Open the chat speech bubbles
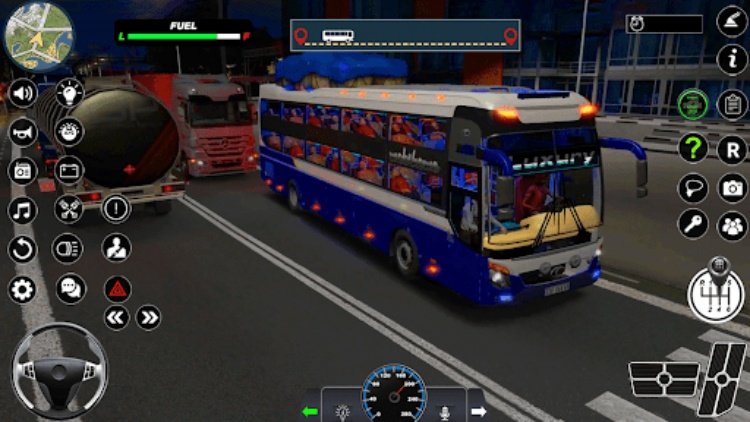This screenshot has width=750, height=422. [69, 289]
